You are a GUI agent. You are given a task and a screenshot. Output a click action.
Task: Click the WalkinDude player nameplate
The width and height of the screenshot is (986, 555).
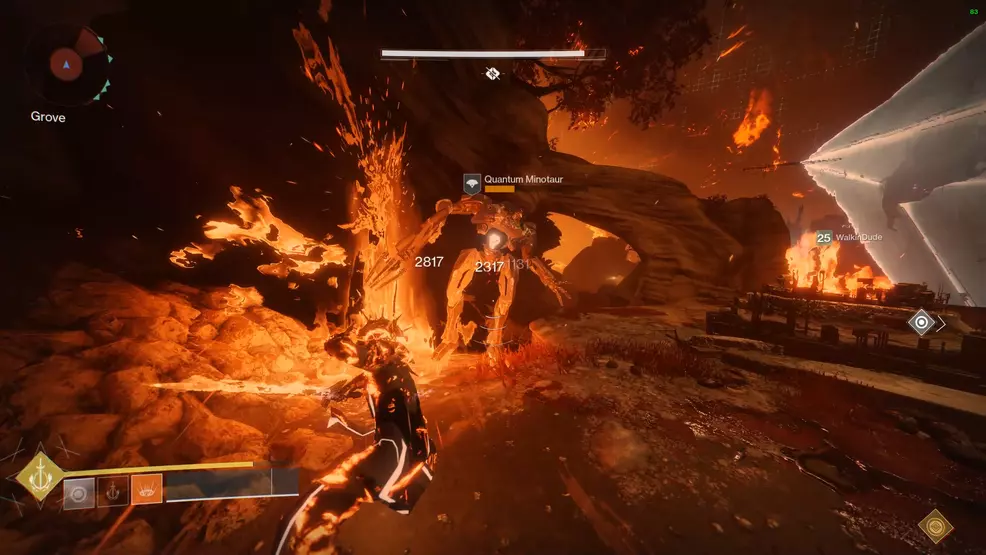[850, 238]
